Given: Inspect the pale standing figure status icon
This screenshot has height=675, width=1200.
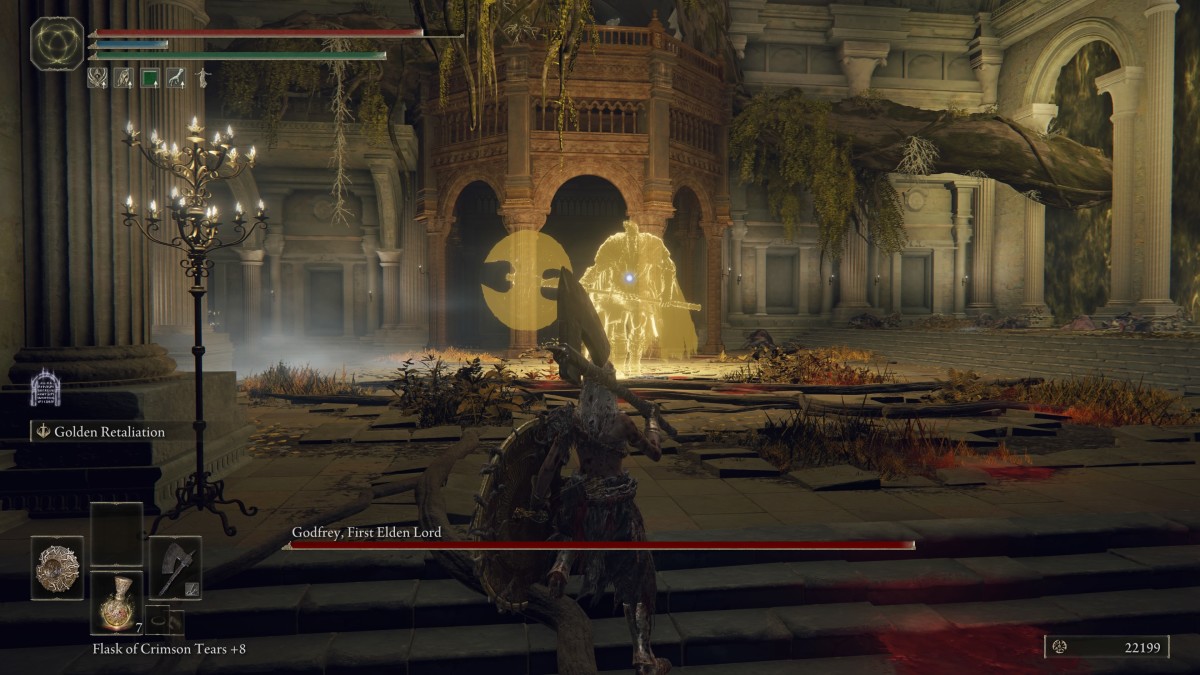Looking at the screenshot, I should 203,77.
